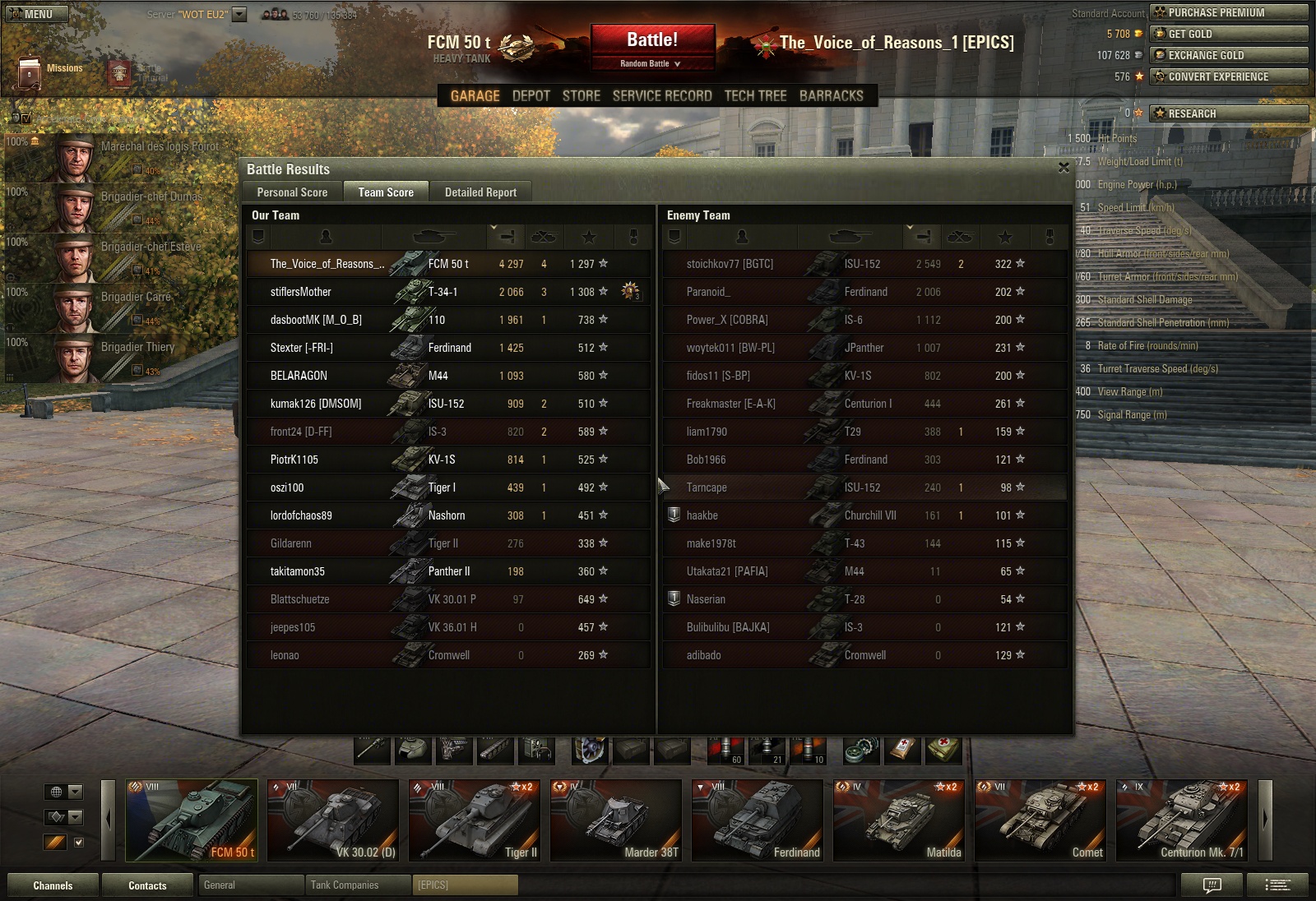The width and height of the screenshot is (1316, 901).
Task: Open the Contacts panel
Action: 147,885
